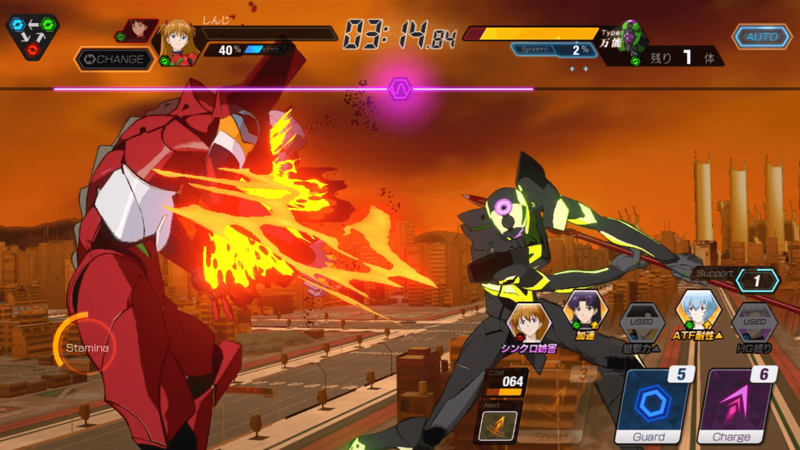
Task: Toggle the AUTO battle button
Action: click(x=763, y=37)
